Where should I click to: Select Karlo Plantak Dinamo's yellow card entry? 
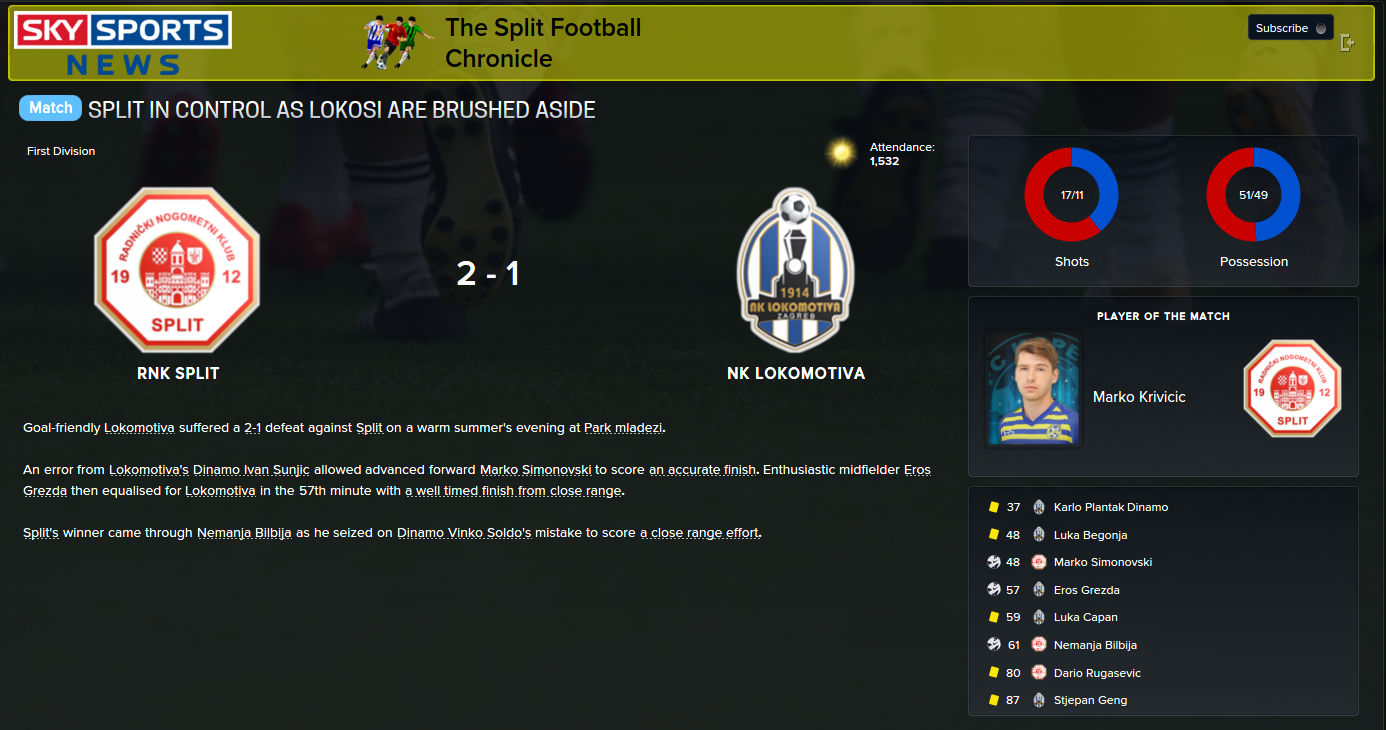[x=1110, y=507]
